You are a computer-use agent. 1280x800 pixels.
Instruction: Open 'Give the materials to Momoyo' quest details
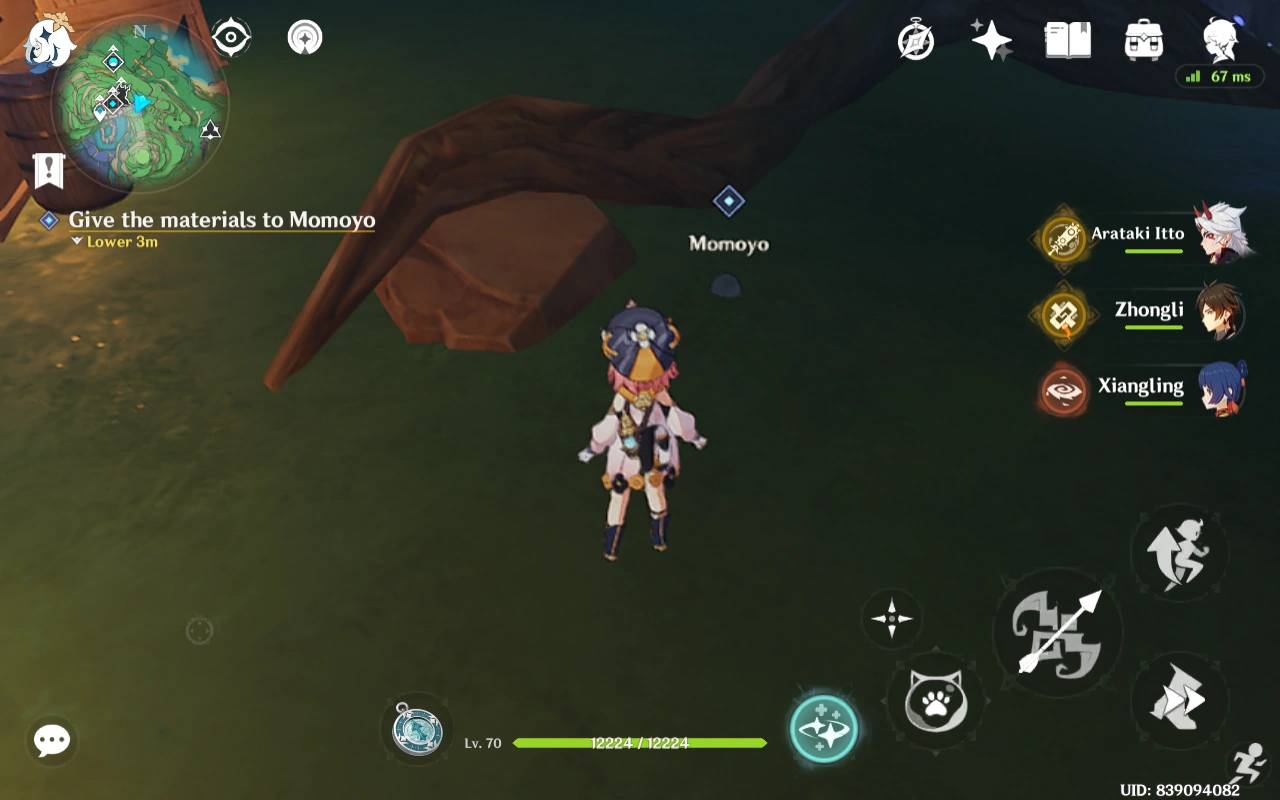pos(220,220)
